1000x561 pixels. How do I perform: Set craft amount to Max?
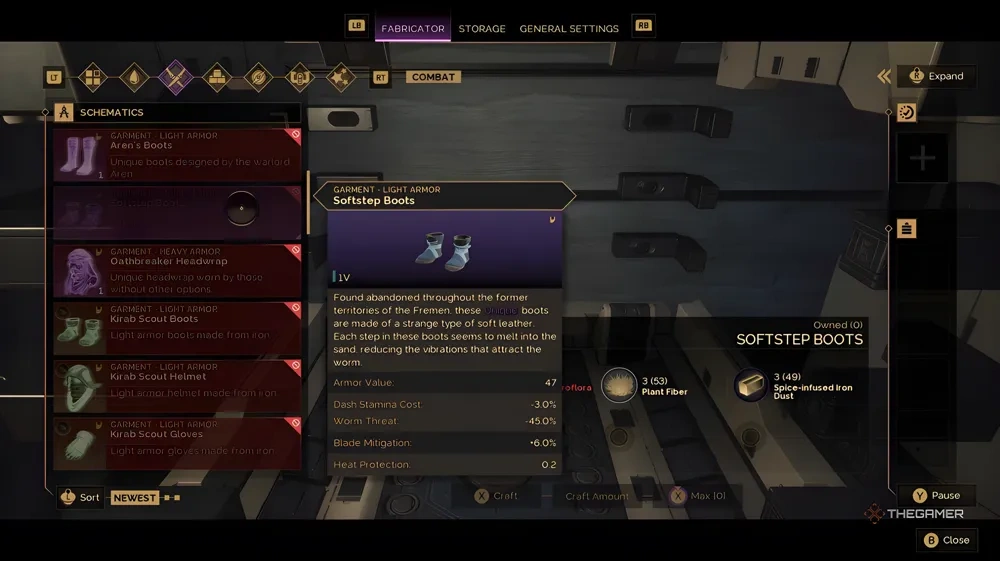point(698,496)
